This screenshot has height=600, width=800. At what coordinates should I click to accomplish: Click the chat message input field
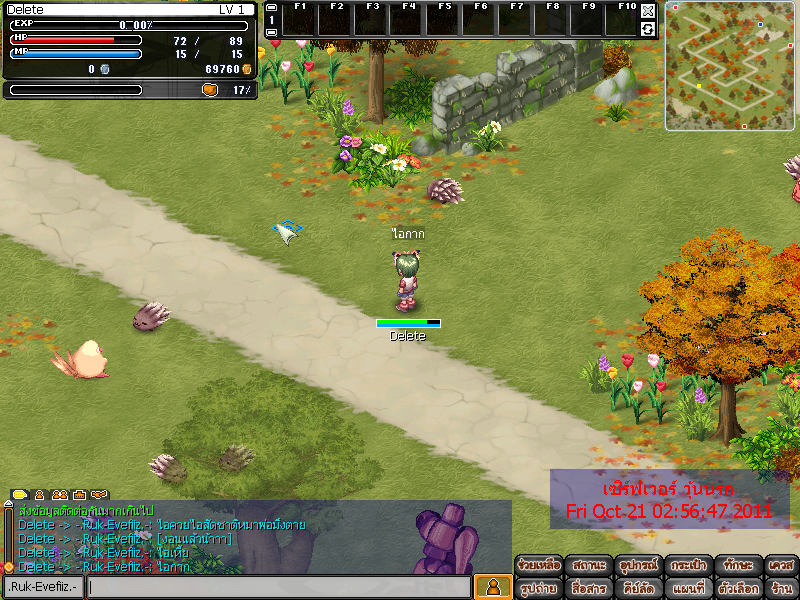(279, 587)
